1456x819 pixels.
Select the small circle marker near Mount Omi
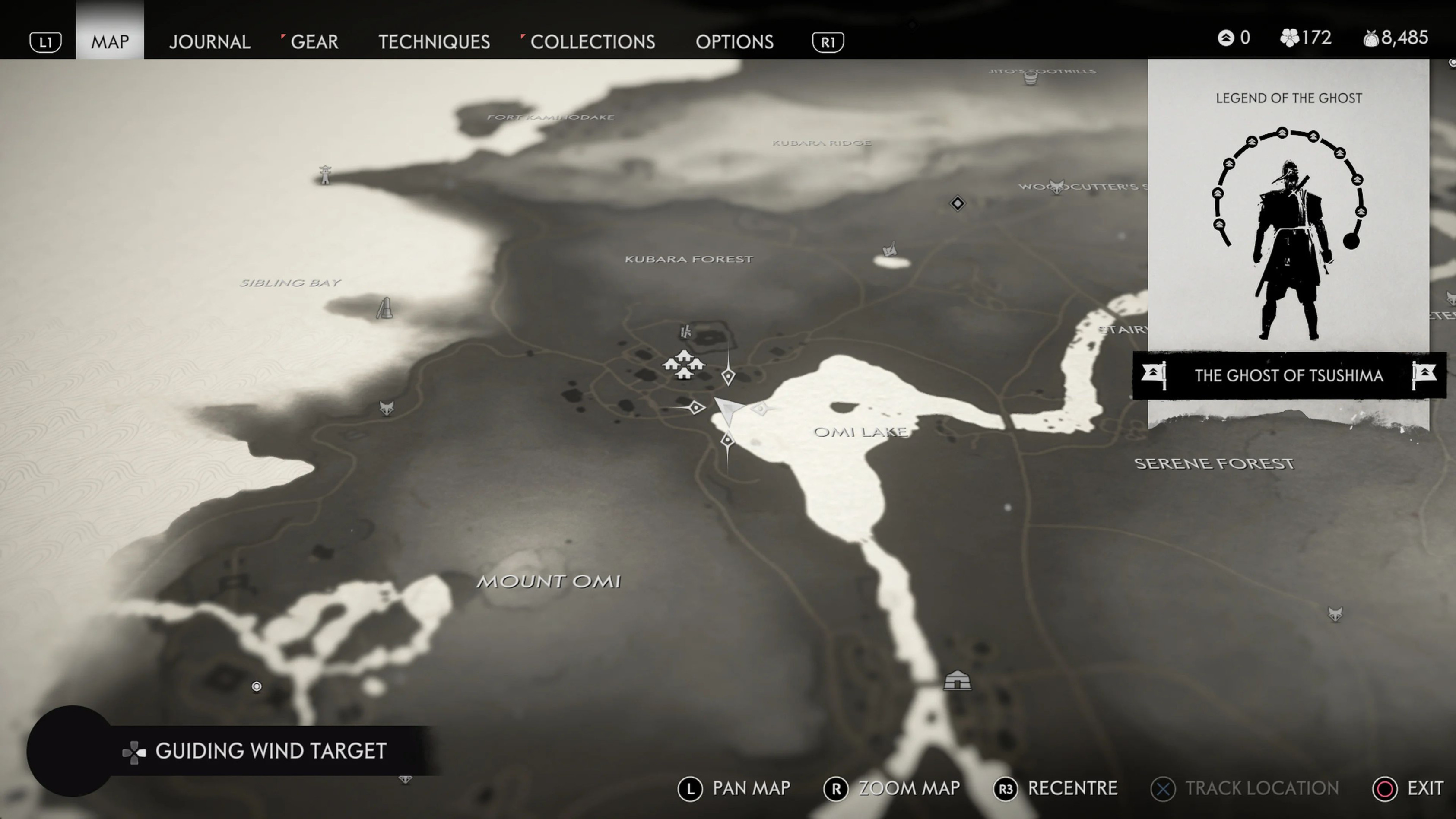tap(257, 686)
